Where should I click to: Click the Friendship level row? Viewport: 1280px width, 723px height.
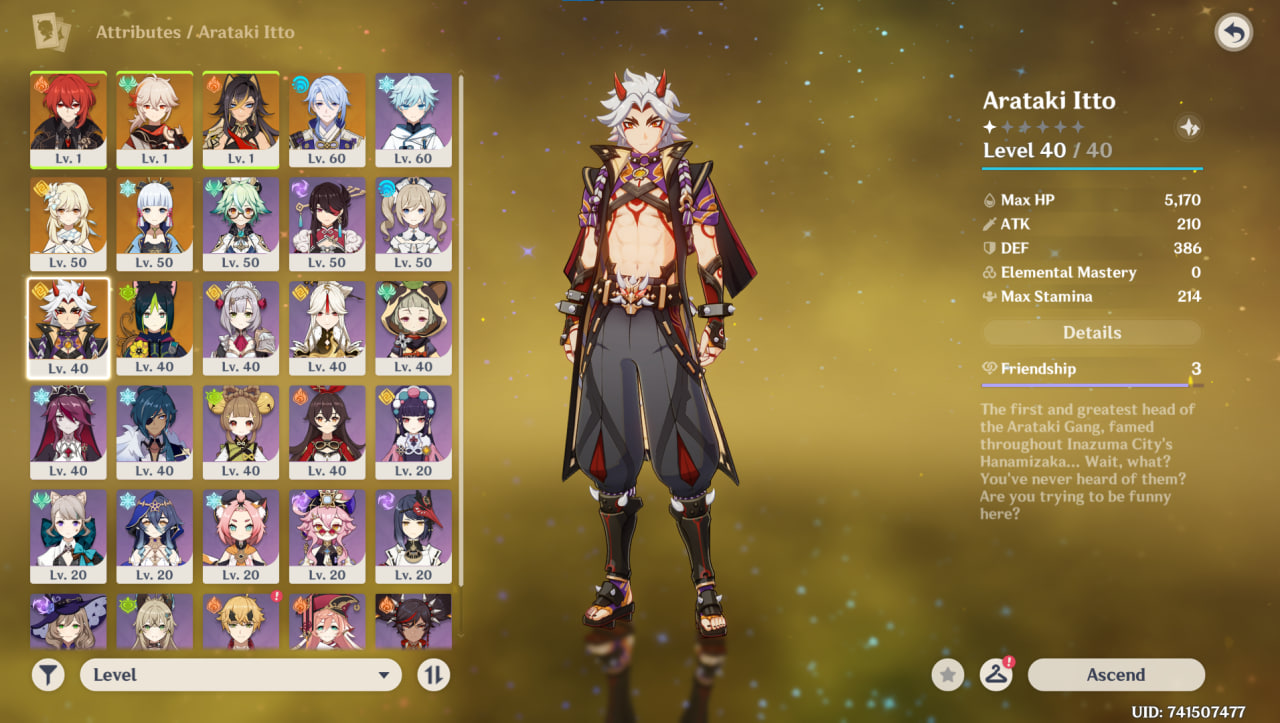point(1092,369)
